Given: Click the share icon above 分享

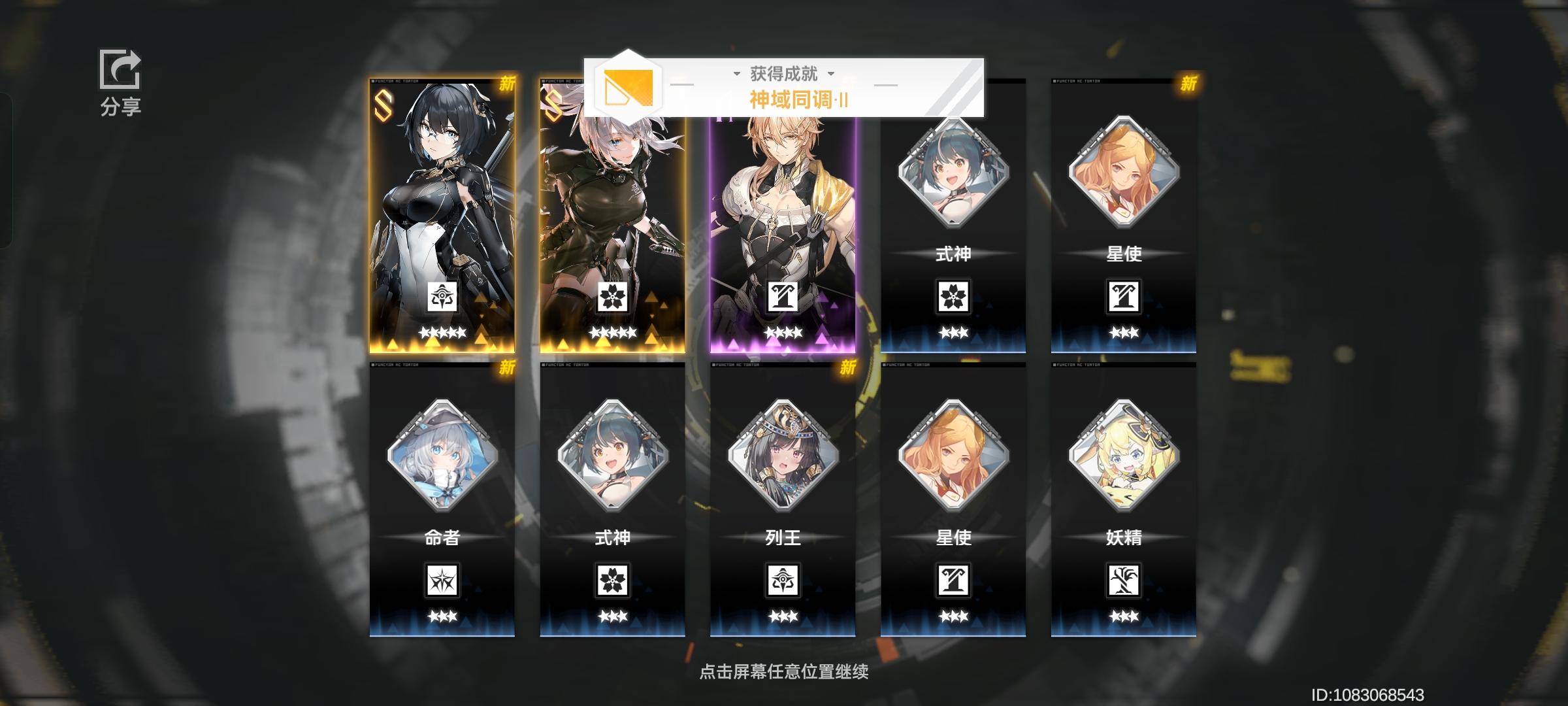Looking at the screenshot, I should click(120, 70).
